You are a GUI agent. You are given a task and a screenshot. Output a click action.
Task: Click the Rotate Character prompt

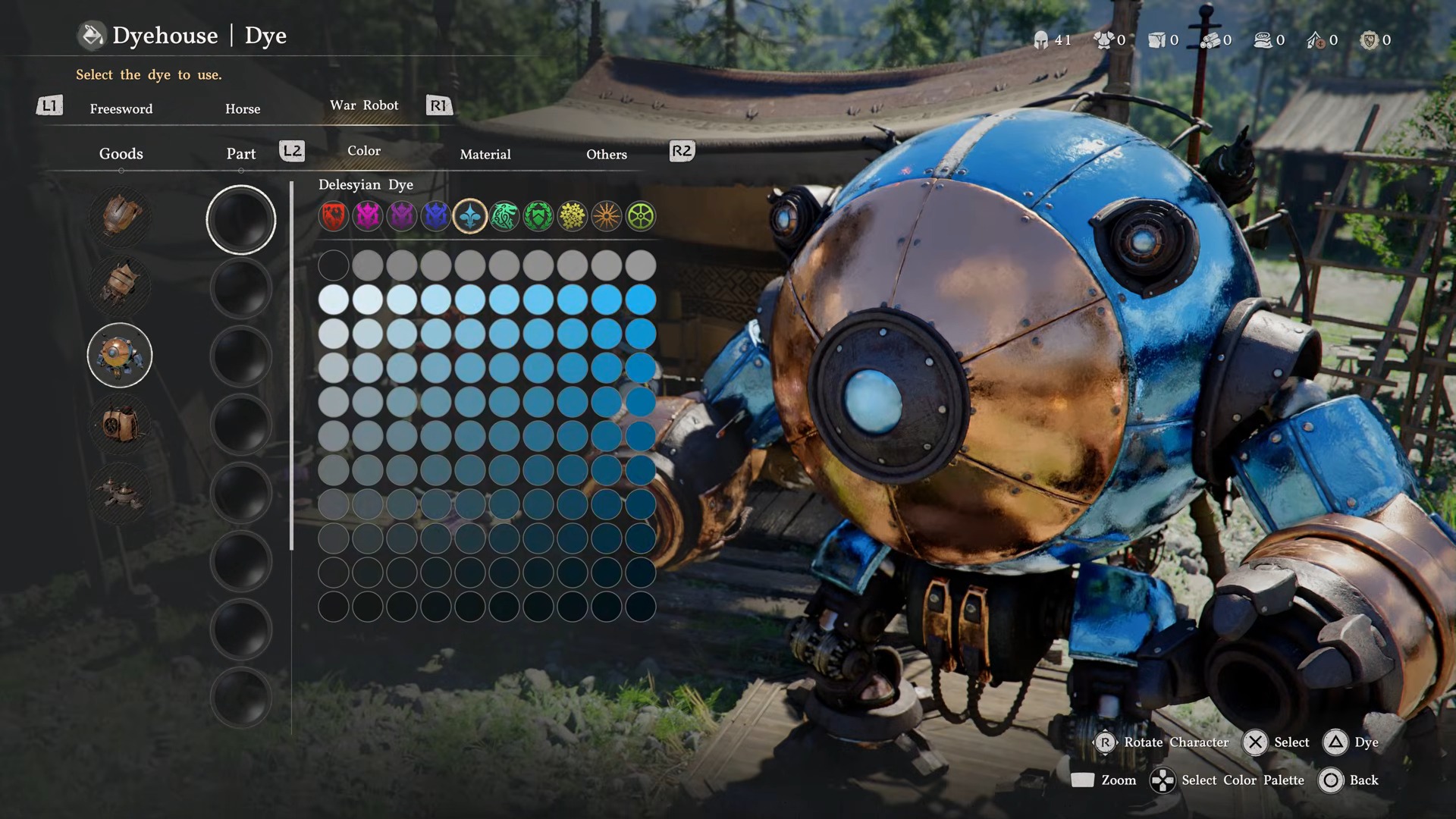click(x=1163, y=742)
